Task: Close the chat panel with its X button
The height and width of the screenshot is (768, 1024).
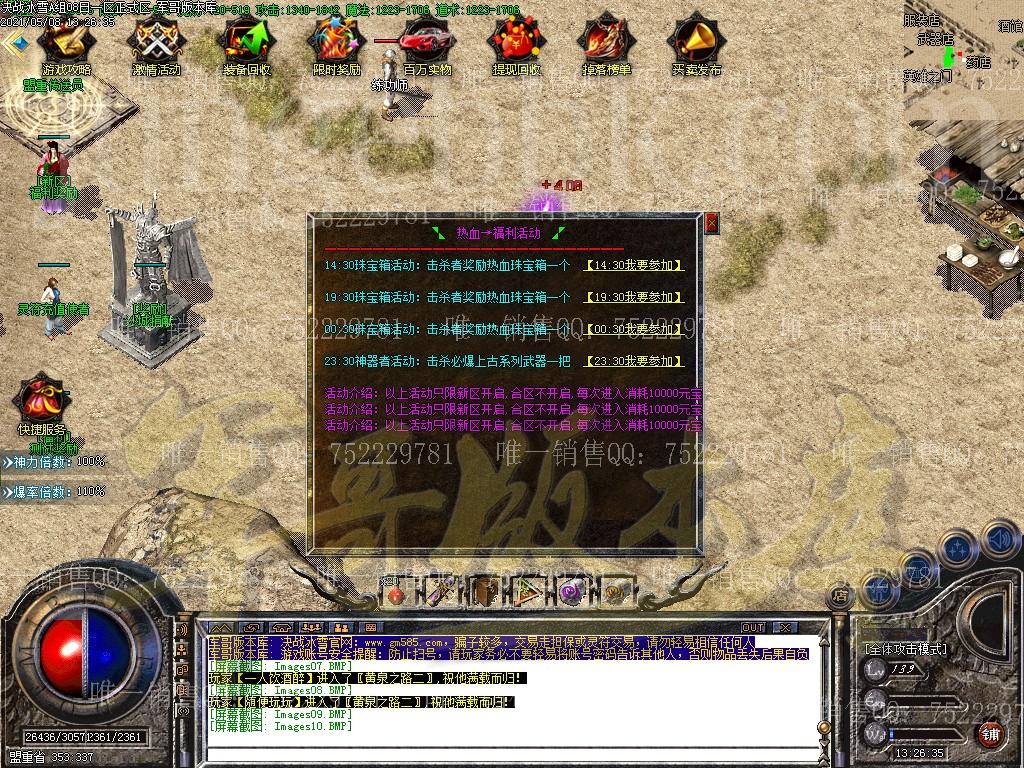Action: 786,627
